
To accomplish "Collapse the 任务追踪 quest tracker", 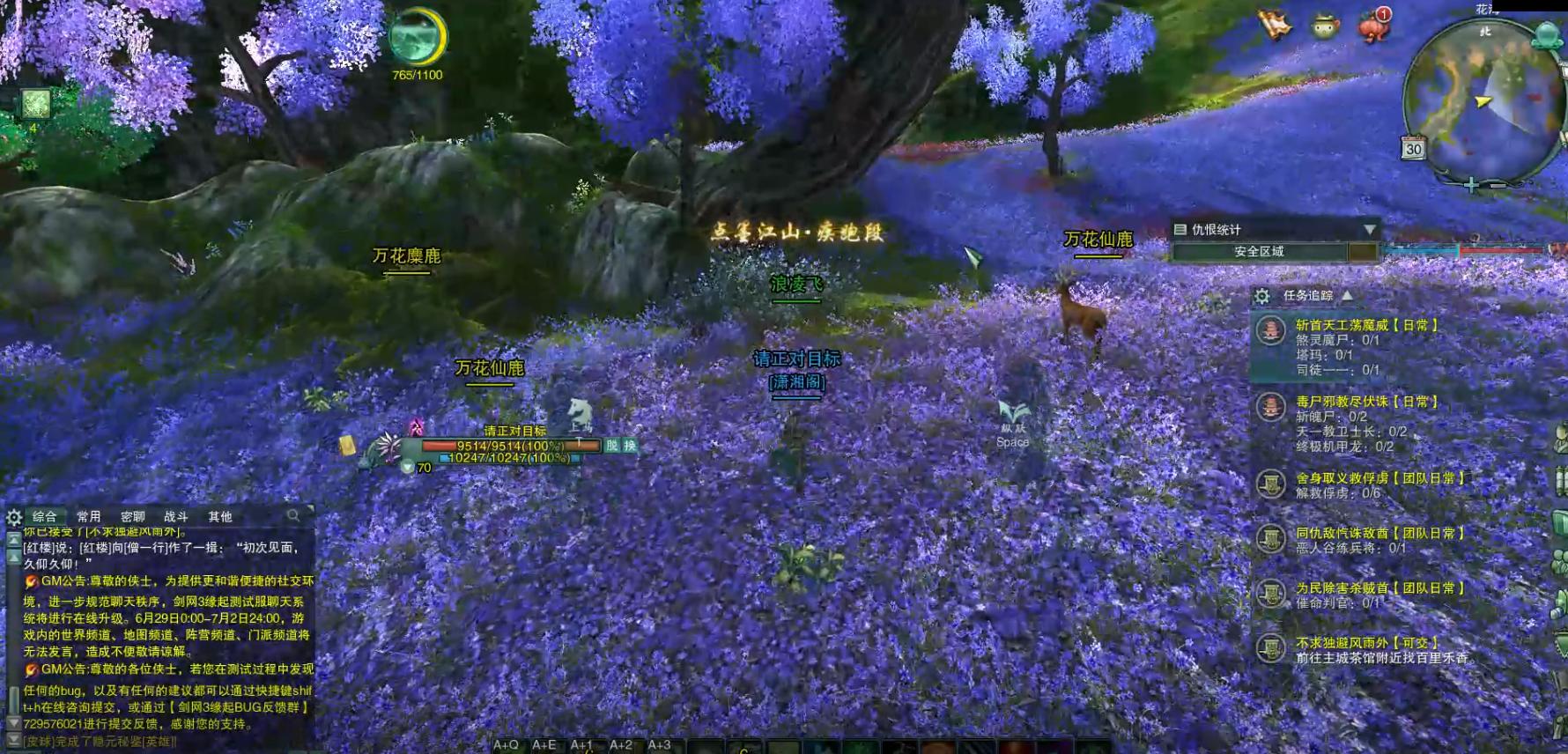I will pyautogui.click(x=1347, y=296).
